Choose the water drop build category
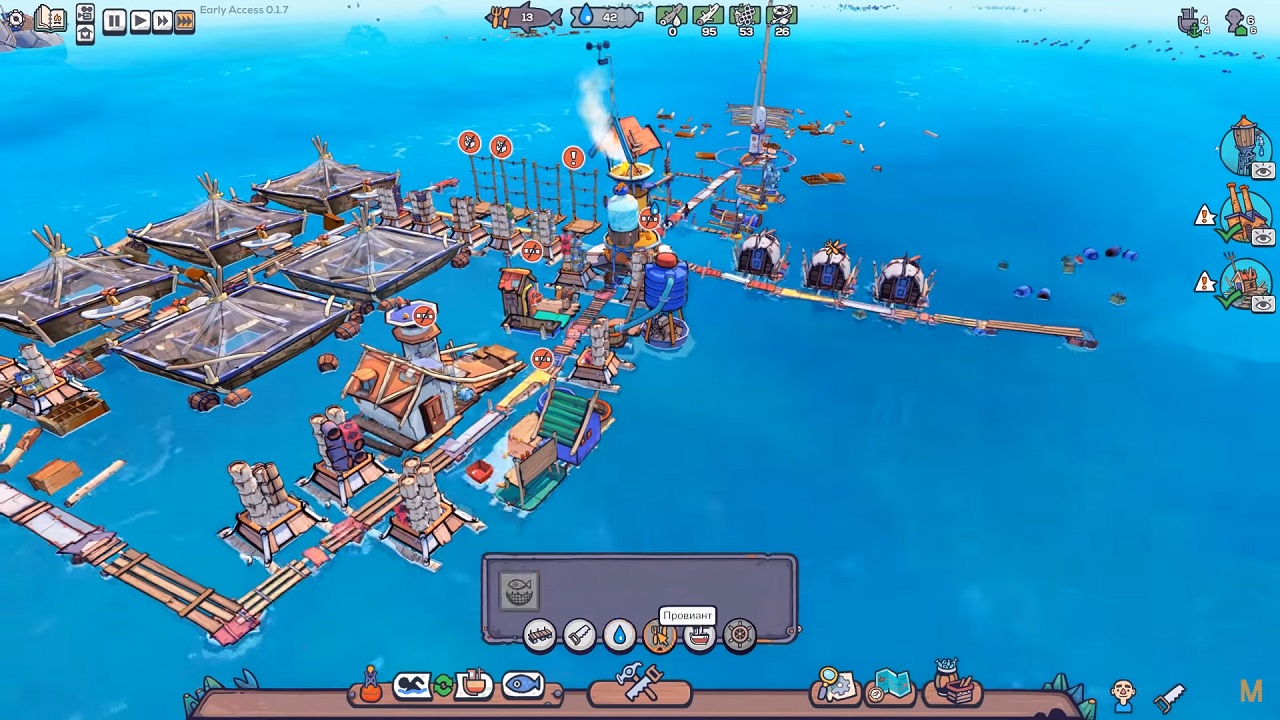 tap(619, 635)
